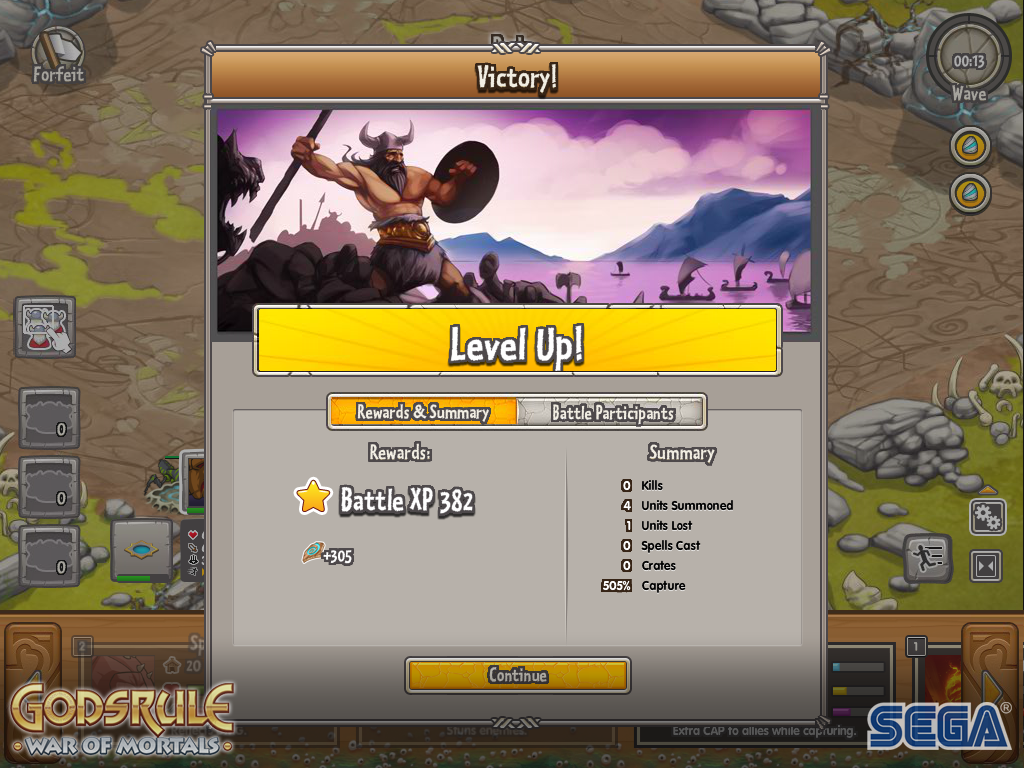Image resolution: width=1024 pixels, height=768 pixels.
Task: Activate the running figure retreat icon
Action: [x=928, y=559]
